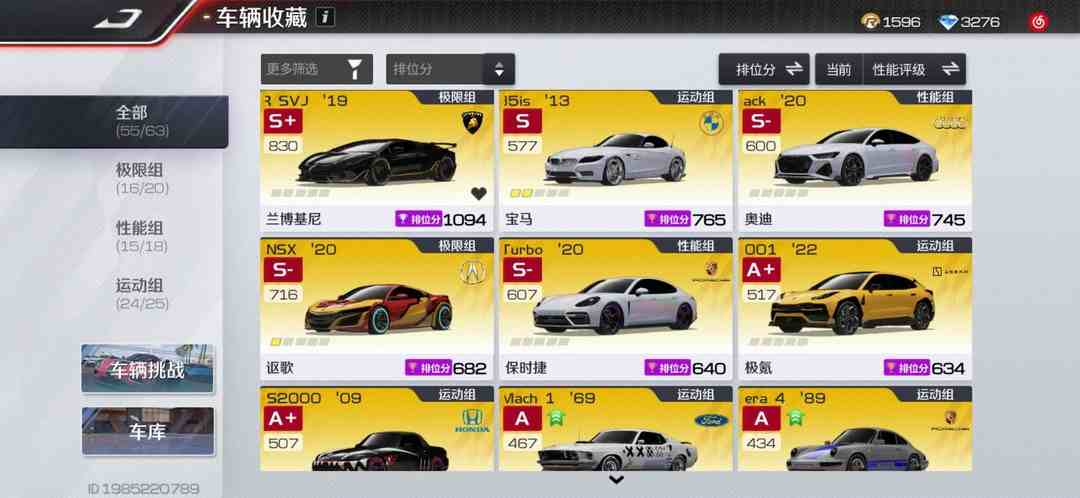Choose the 极氪 001 '22 car card
1080x498 pixels.
pos(854,307)
